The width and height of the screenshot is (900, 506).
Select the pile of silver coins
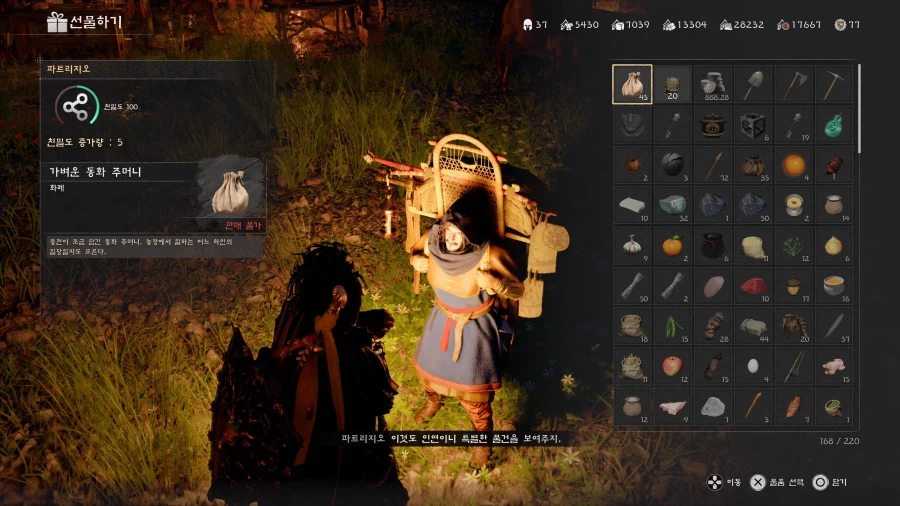[713, 84]
